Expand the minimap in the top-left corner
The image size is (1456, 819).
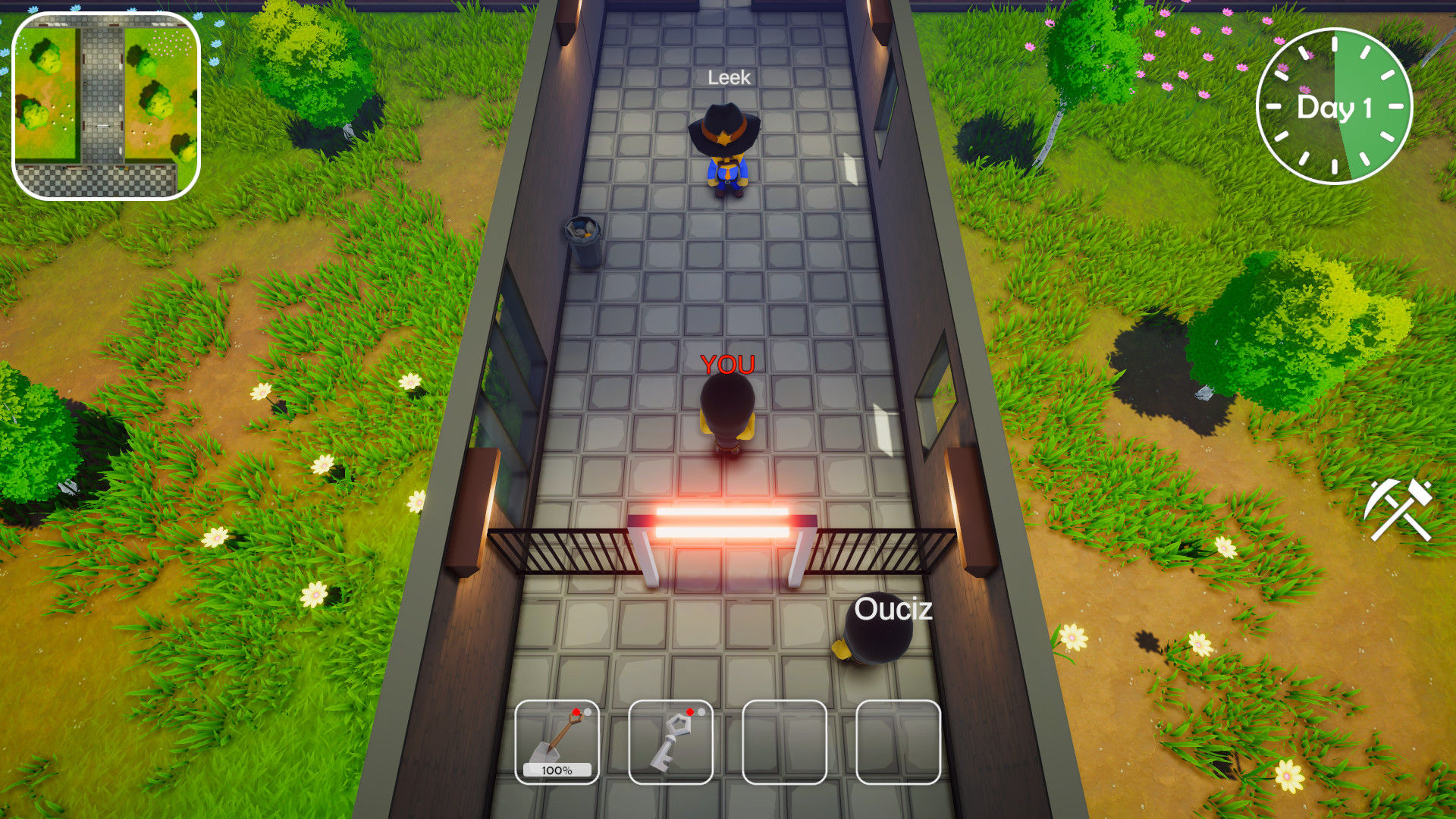pyautogui.click(x=105, y=106)
